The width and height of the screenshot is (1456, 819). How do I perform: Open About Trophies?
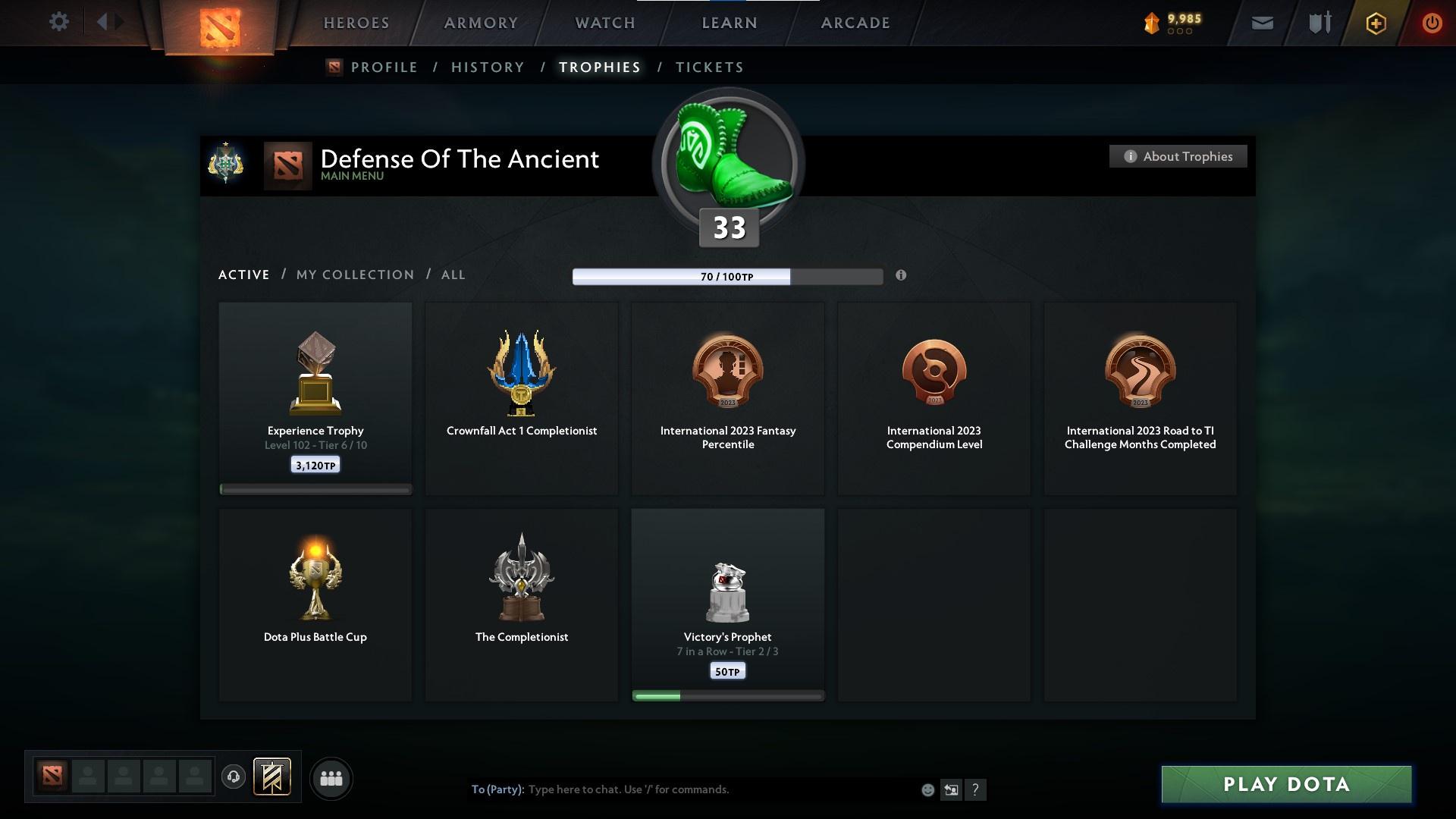[1178, 156]
